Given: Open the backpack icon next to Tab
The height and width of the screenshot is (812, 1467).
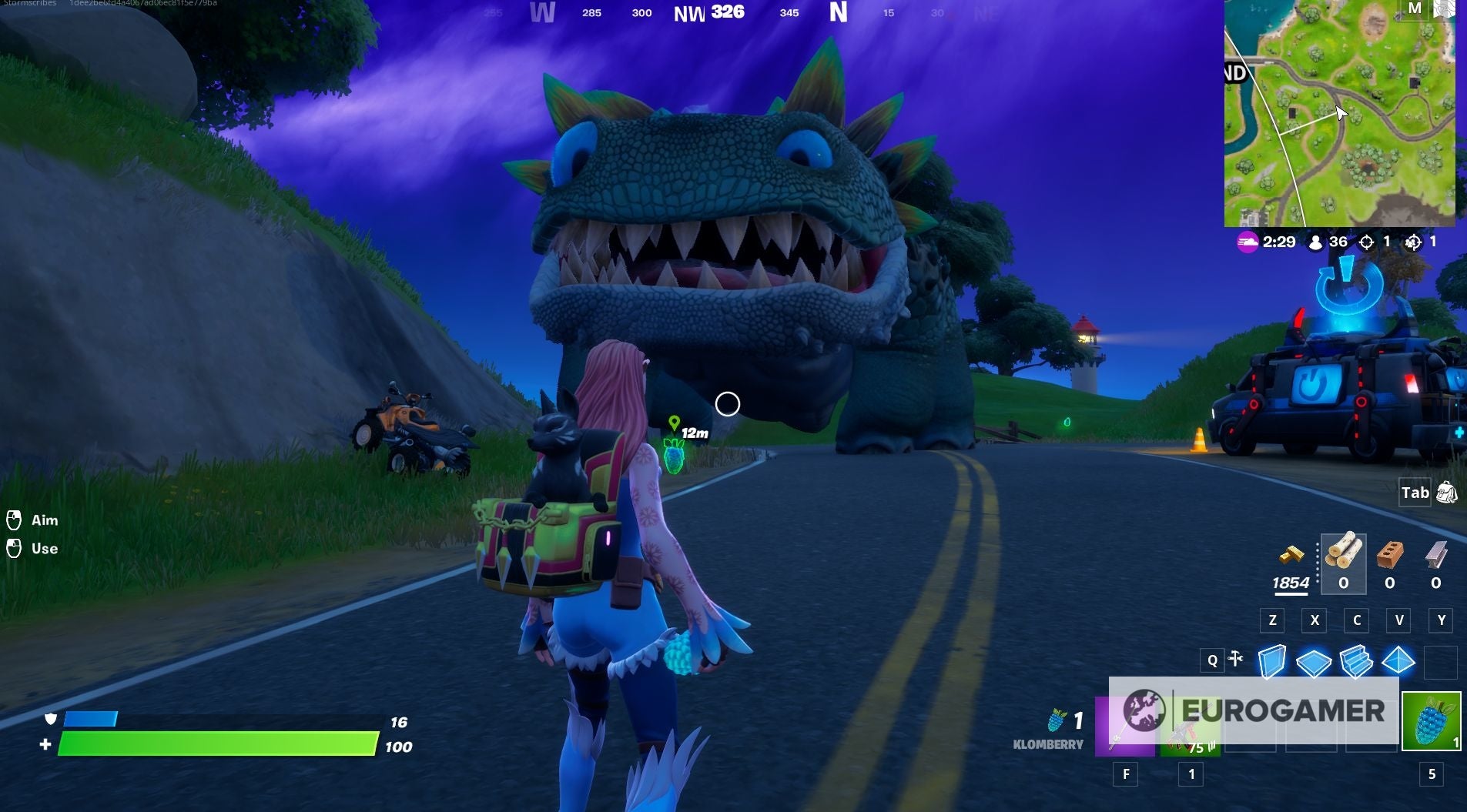Looking at the screenshot, I should pos(1446,493).
